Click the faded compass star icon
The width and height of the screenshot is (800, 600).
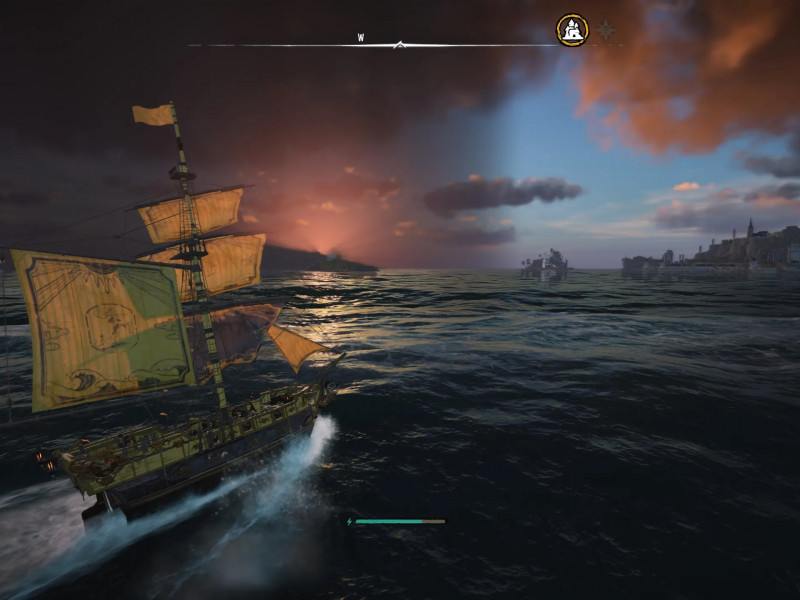coord(606,30)
